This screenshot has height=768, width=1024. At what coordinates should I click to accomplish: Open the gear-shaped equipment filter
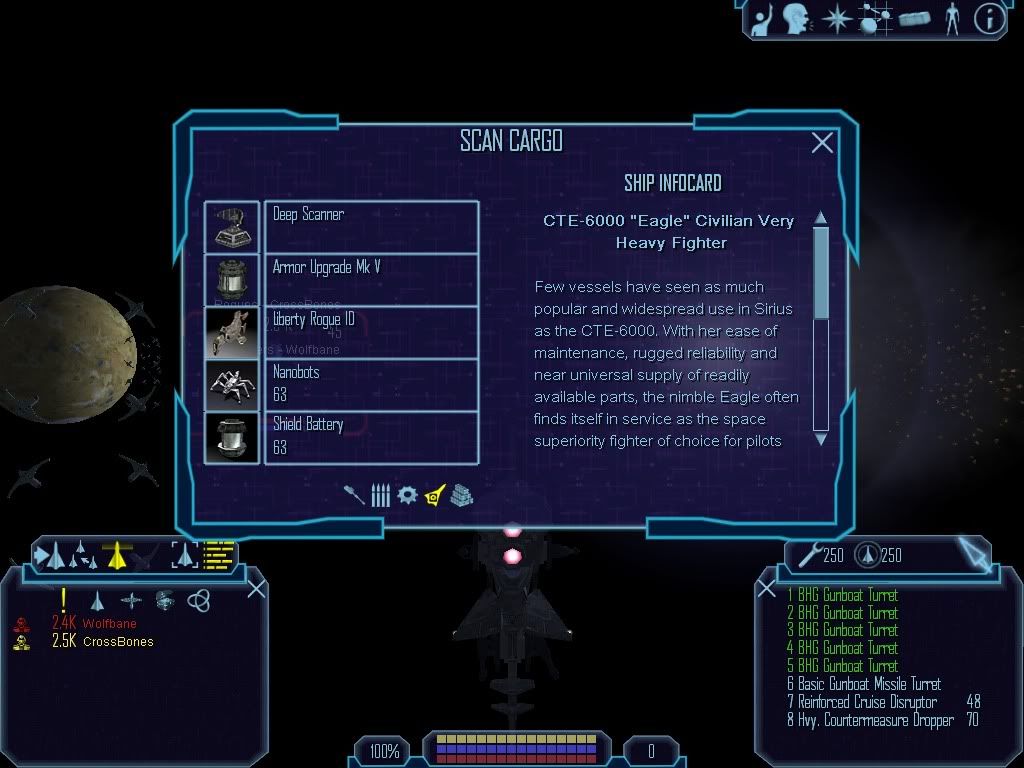tap(406, 495)
